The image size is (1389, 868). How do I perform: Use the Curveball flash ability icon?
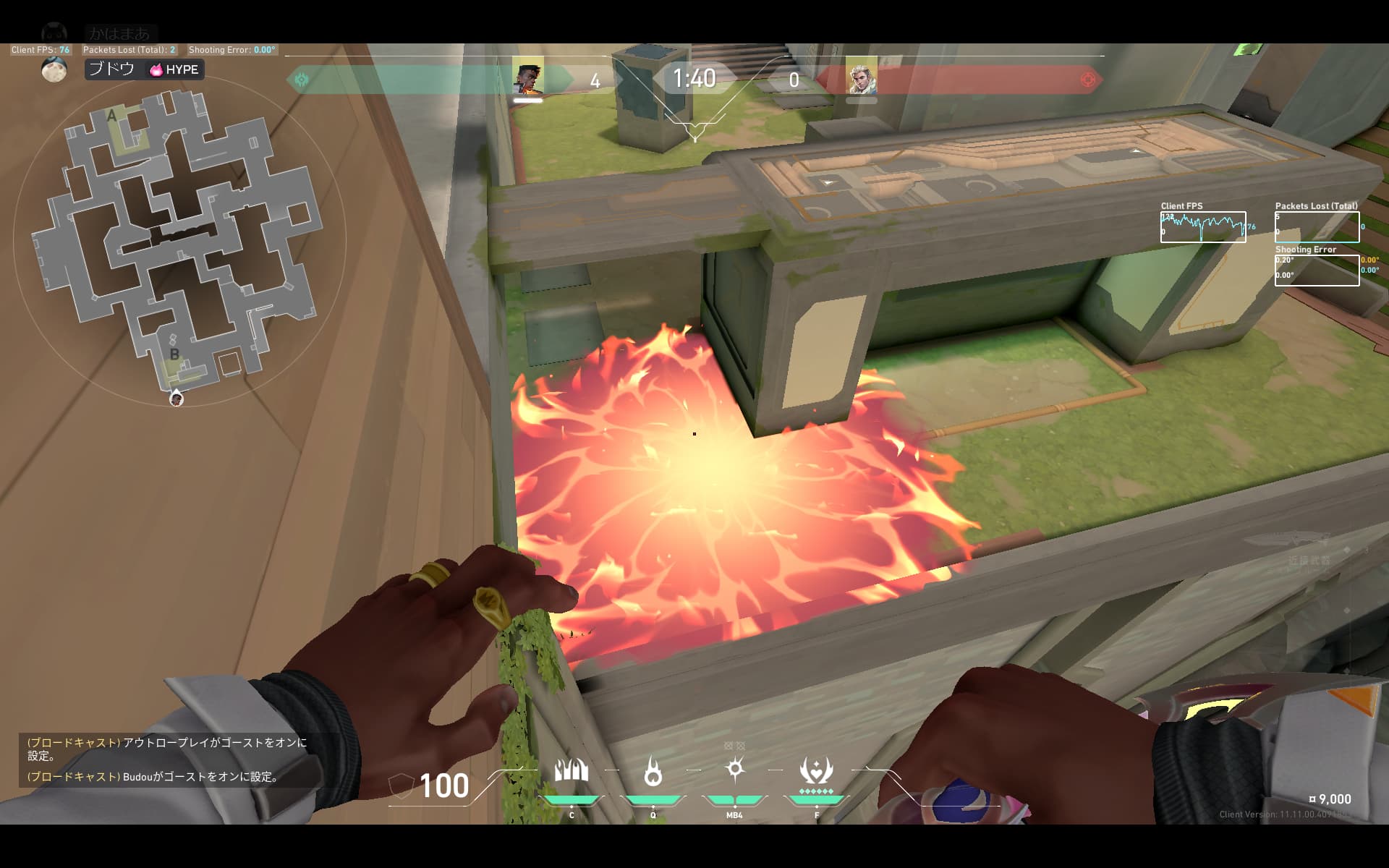pos(735,769)
